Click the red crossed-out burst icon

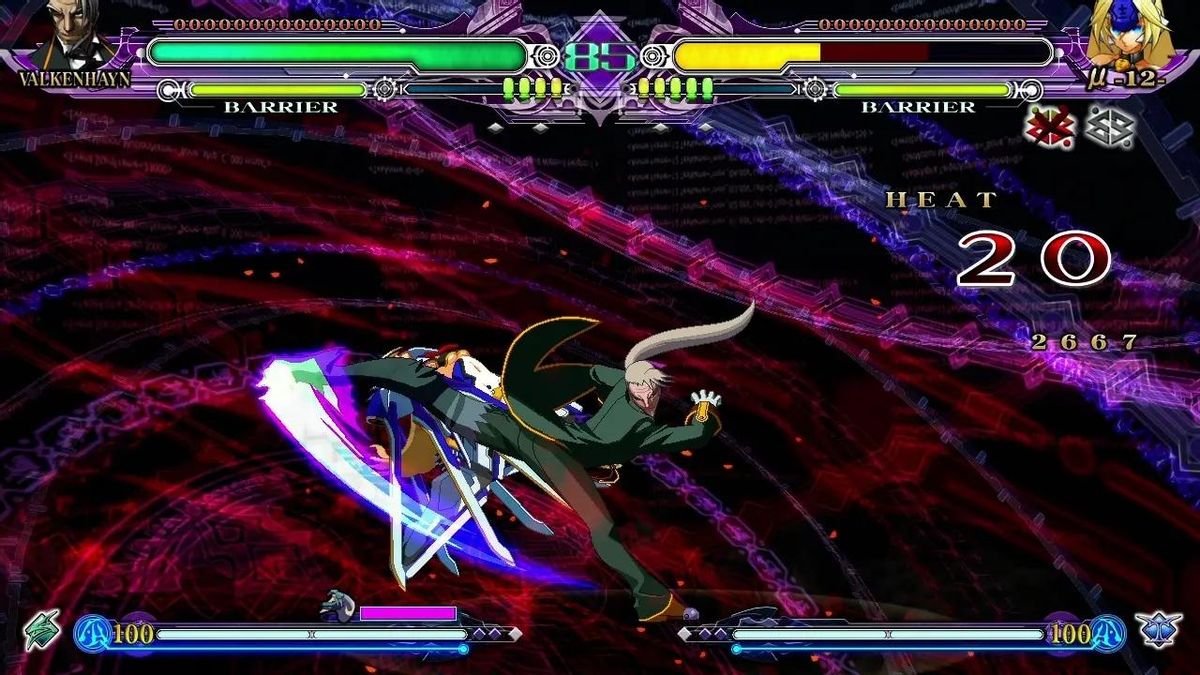[1050, 128]
